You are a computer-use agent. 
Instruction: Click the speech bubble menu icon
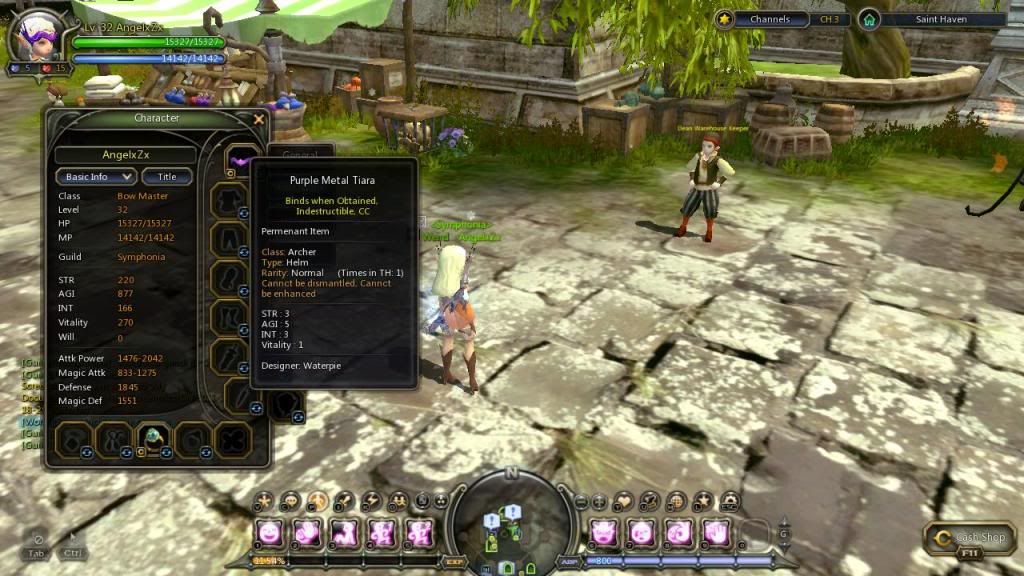[x=291, y=500]
